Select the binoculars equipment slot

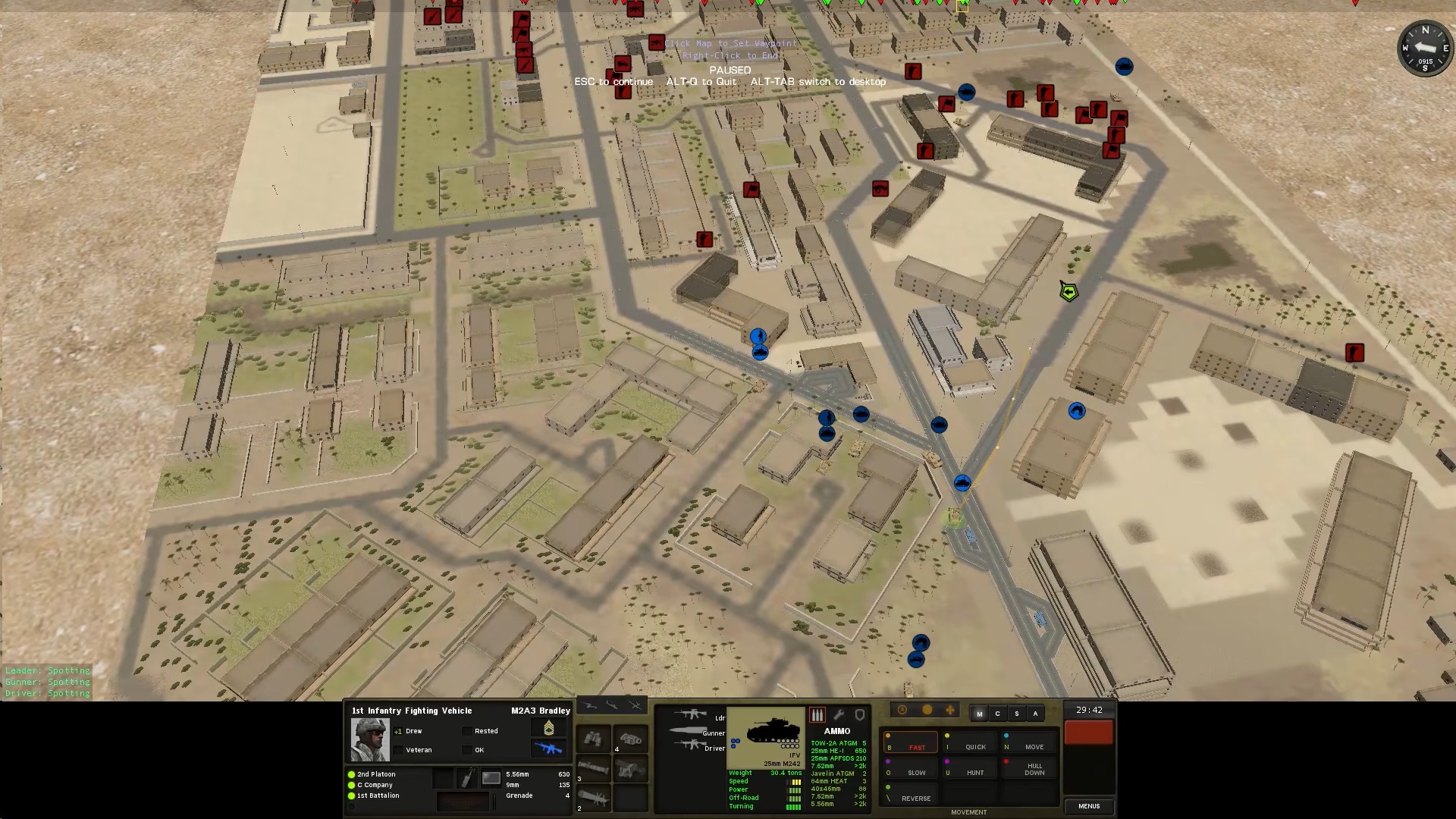594,738
